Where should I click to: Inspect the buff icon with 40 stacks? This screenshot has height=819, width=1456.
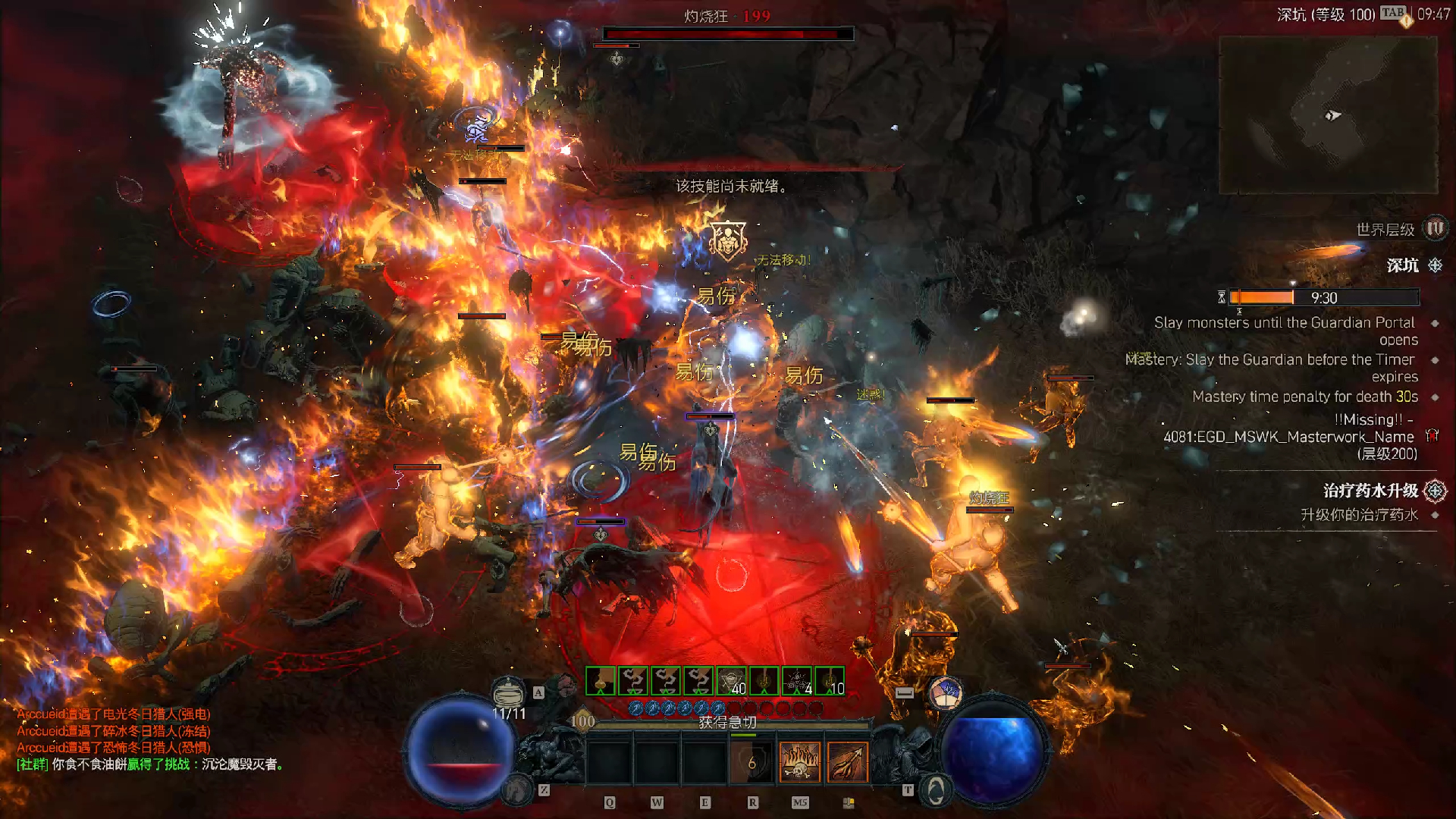(x=732, y=681)
